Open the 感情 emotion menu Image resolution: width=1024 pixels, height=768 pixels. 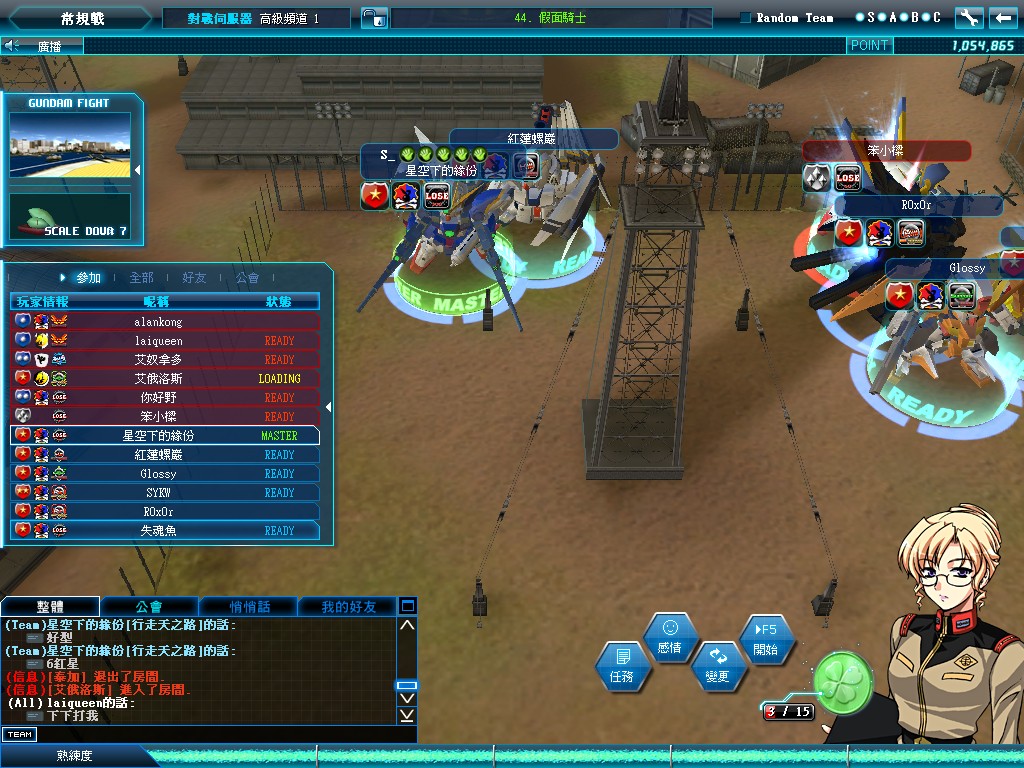click(x=670, y=637)
